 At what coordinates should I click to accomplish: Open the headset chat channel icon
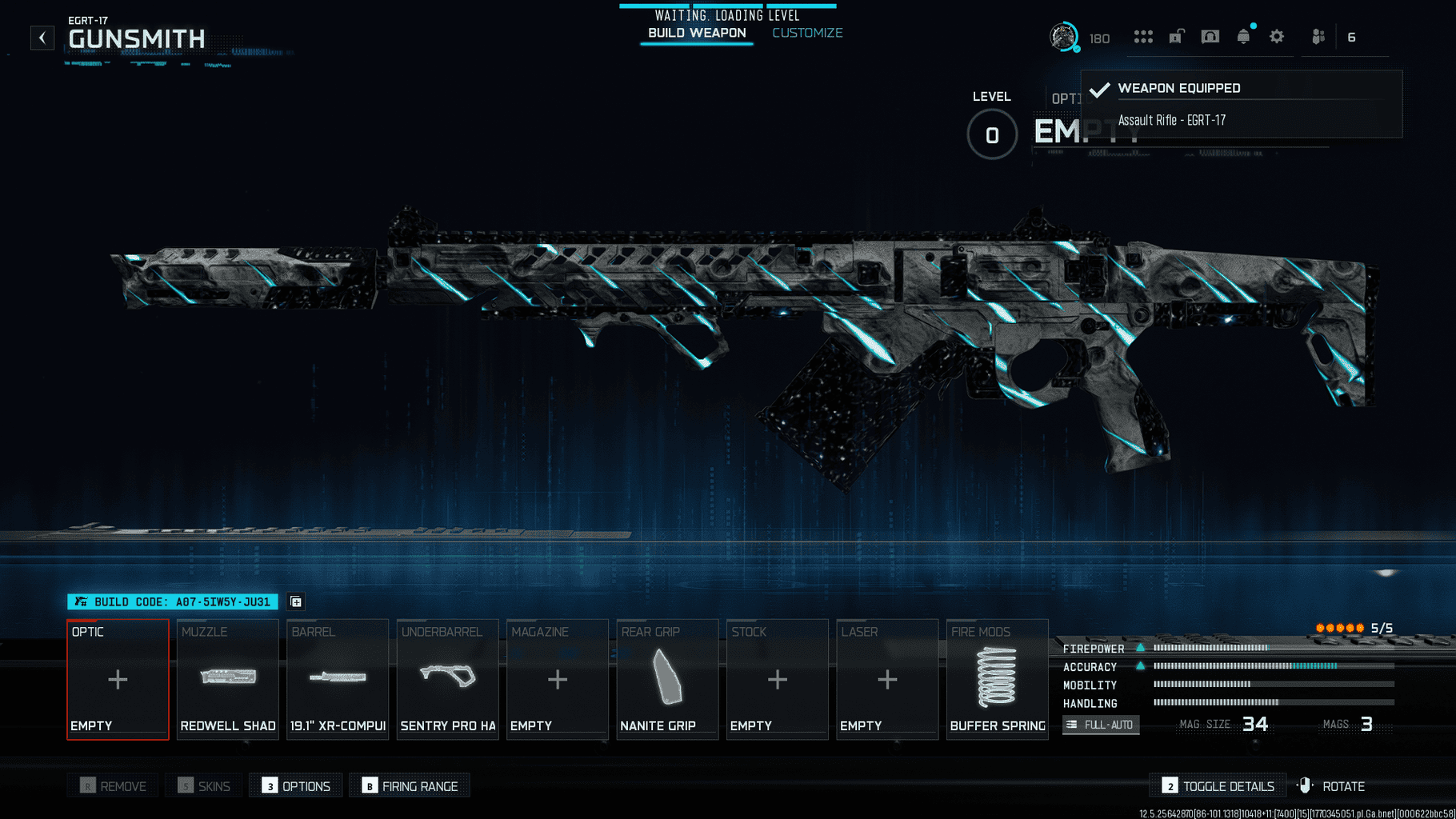(1210, 37)
